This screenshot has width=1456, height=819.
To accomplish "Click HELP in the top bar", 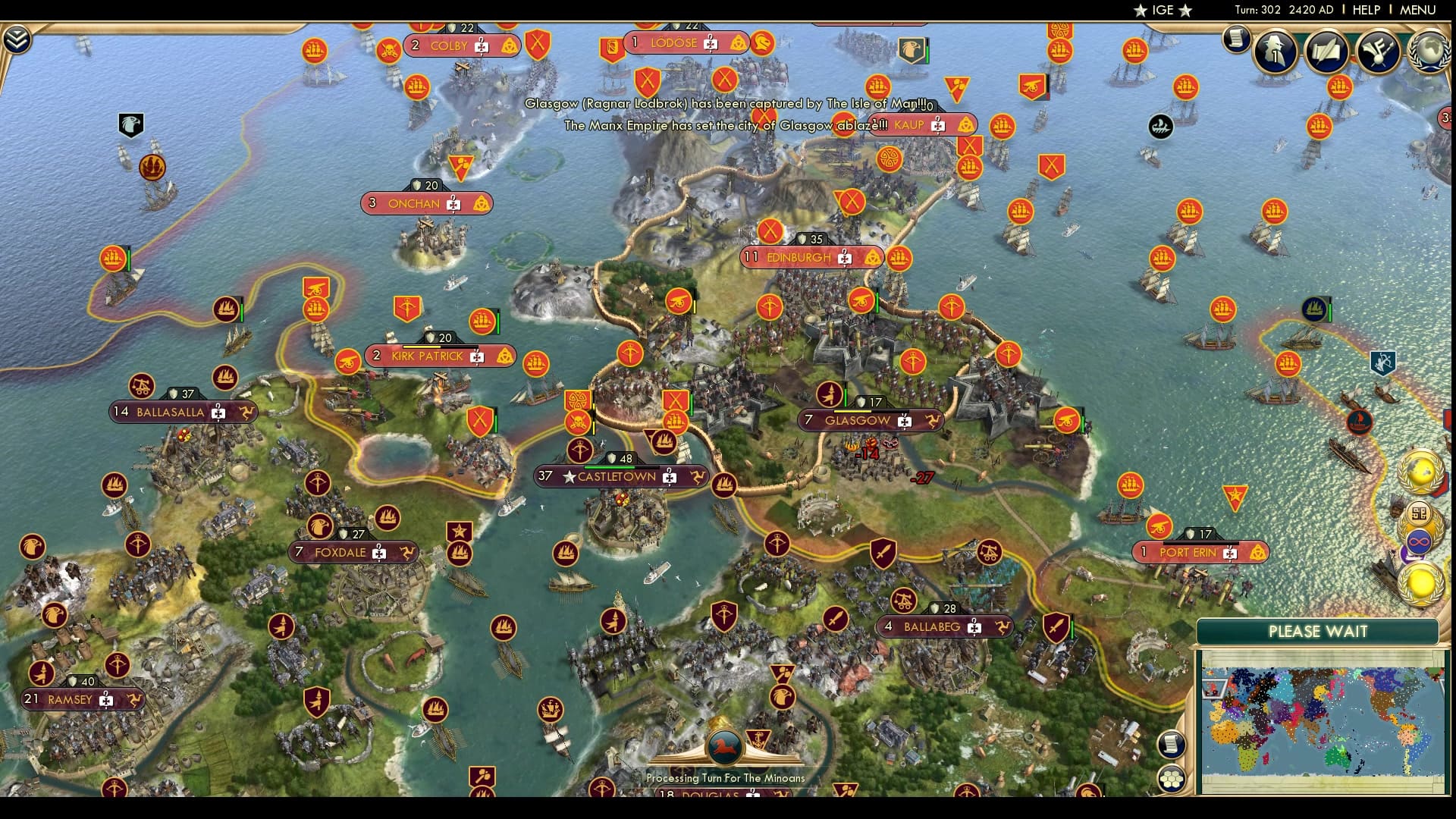I will pyautogui.click(x=1365, y=11).
